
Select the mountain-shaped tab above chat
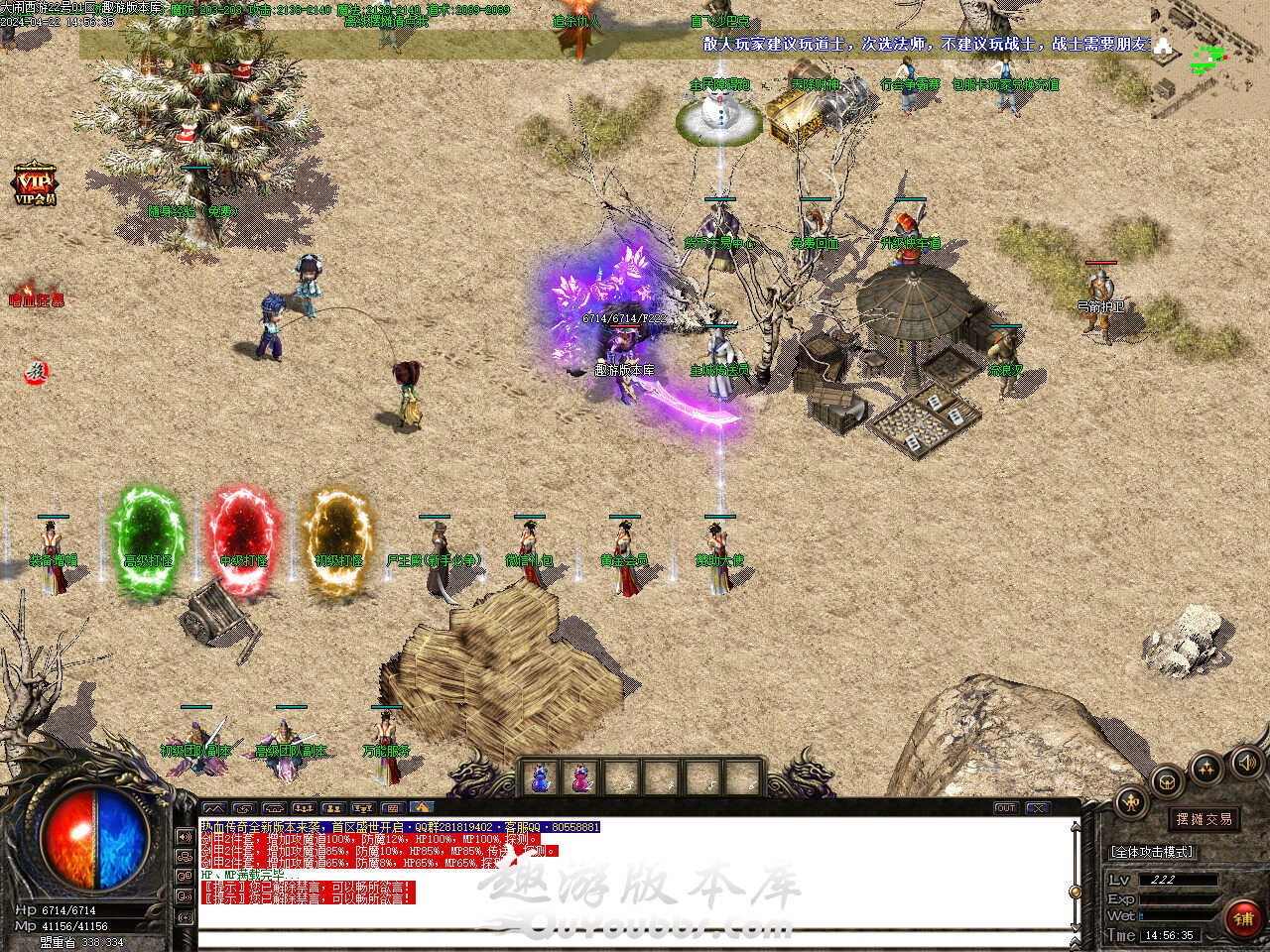tap(213, 808)
